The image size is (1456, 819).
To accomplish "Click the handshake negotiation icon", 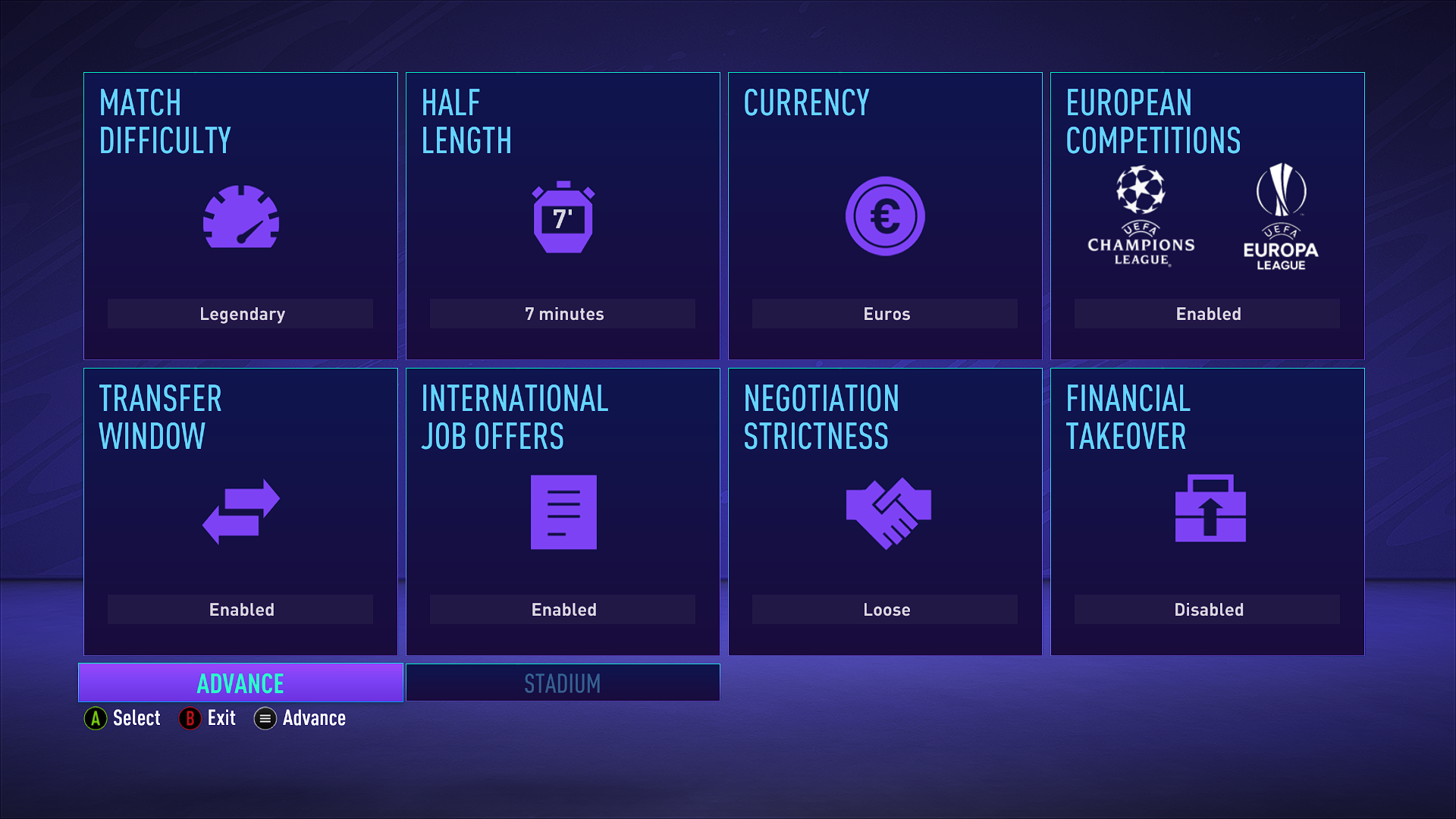I will tap(888, 513).
